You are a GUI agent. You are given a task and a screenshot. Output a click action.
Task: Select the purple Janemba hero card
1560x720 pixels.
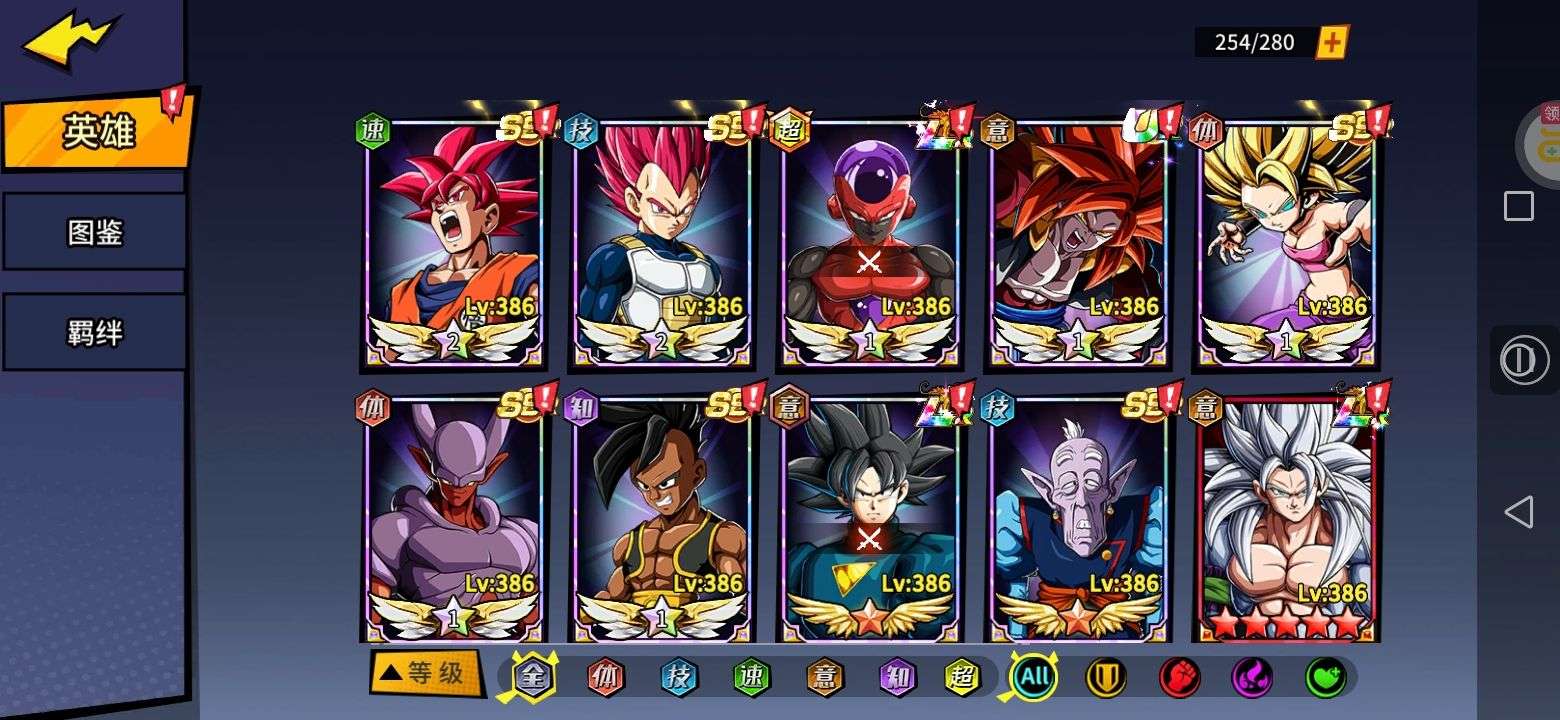pyautogui.click(x=453, y=517)
